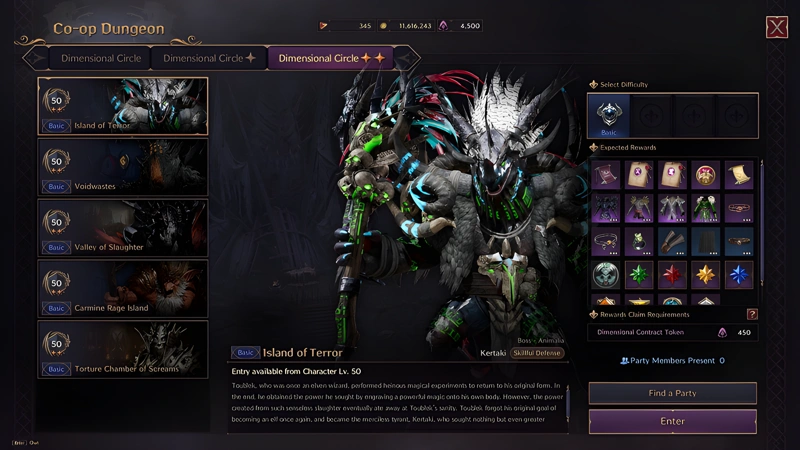Click the Find a Party button

coord(672,393)
